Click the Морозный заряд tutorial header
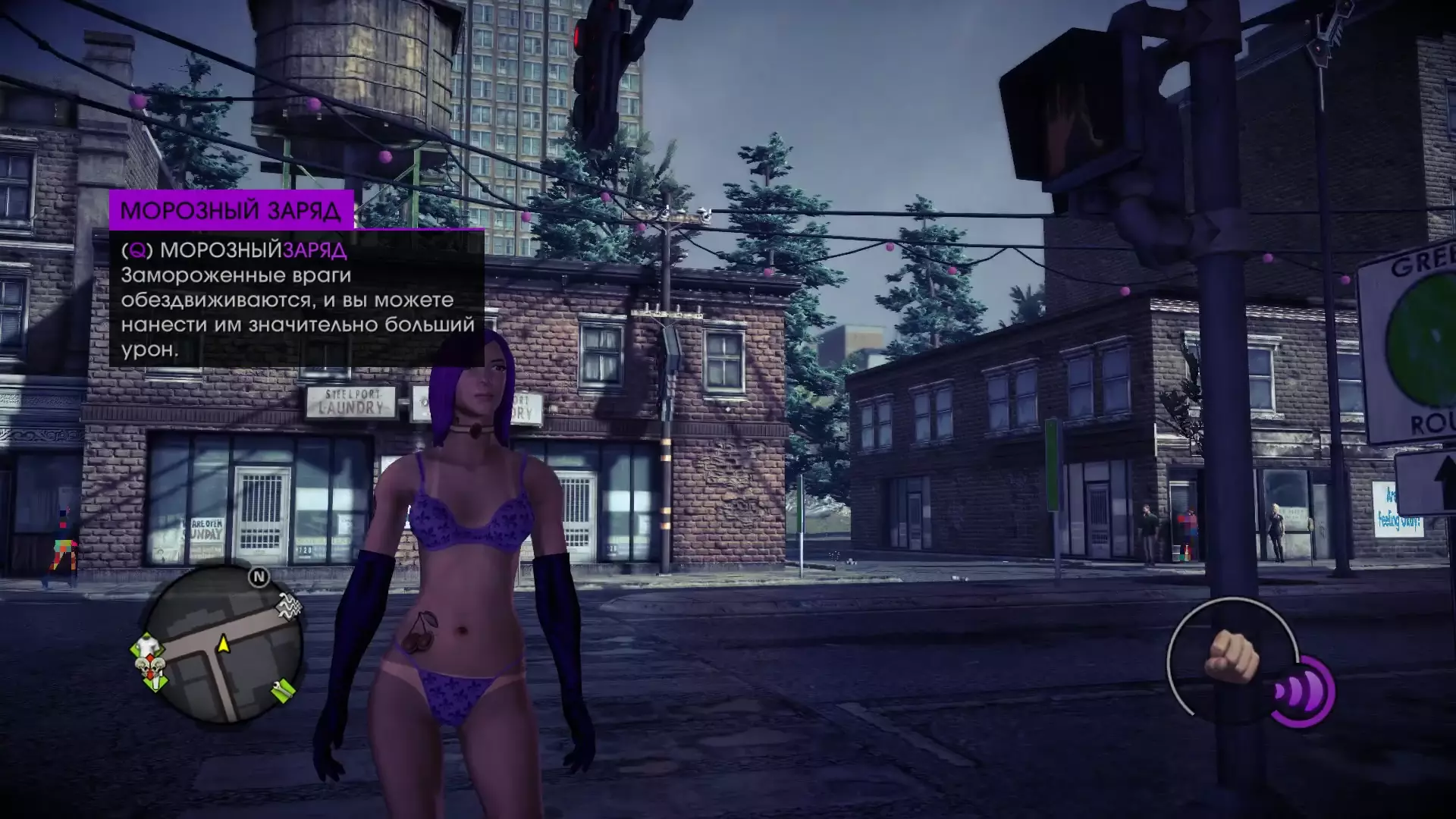Screen dimensions: 1456x819 231,210
